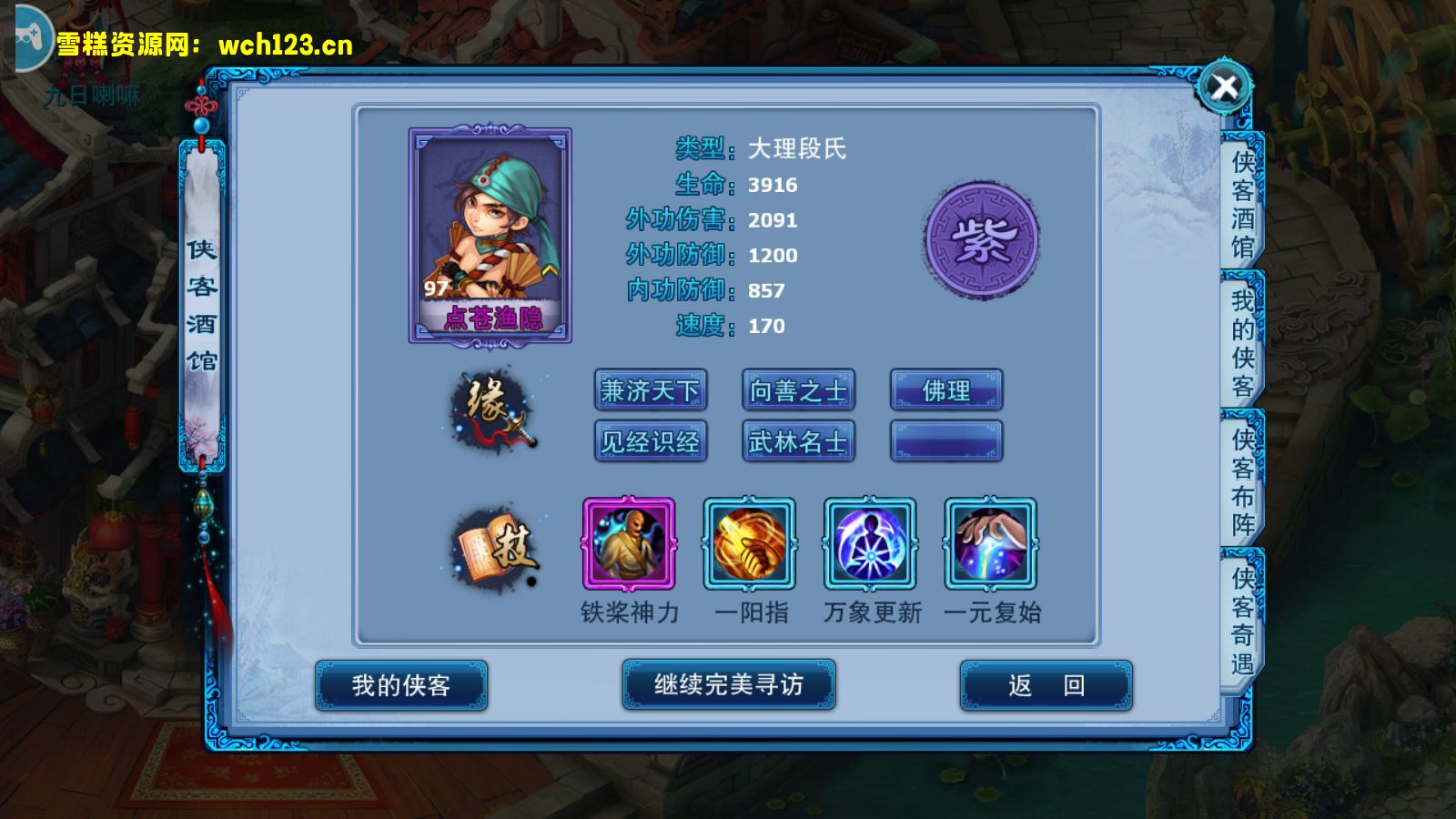Viewport: 1456px width, 819px height.
Task: Toggle the 兼济天下 trait
Action: (651, 389)
